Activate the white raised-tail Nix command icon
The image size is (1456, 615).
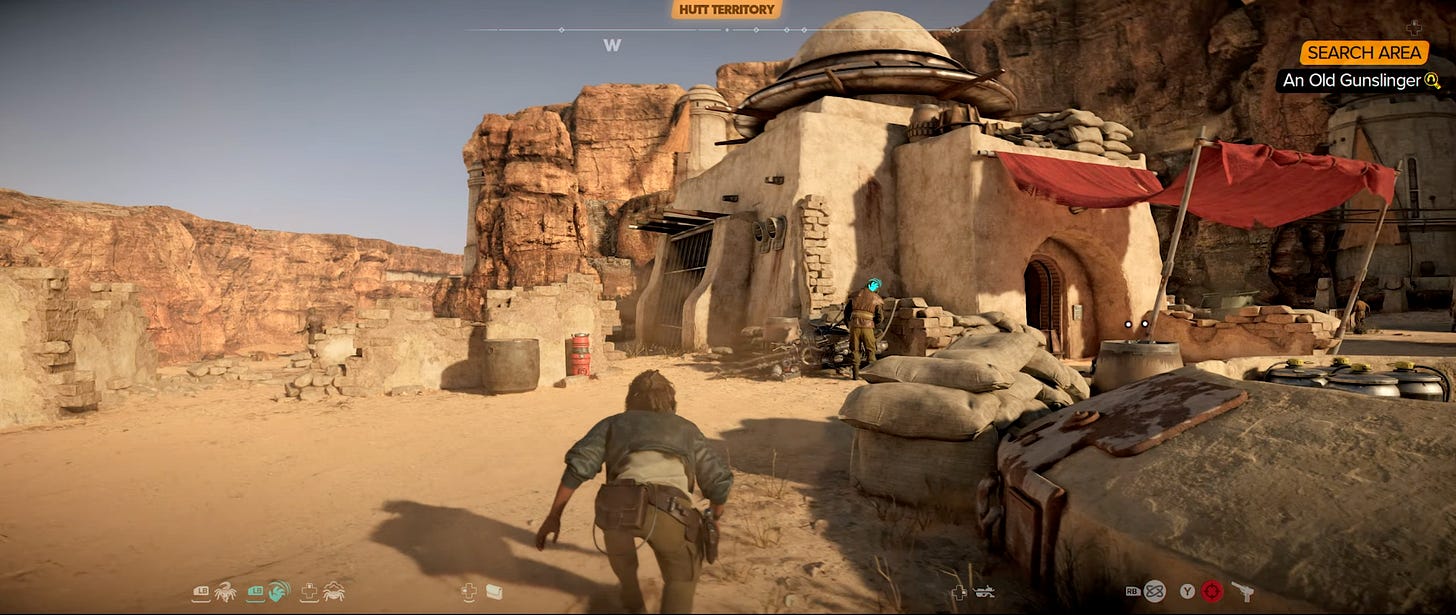coord(226,591)
